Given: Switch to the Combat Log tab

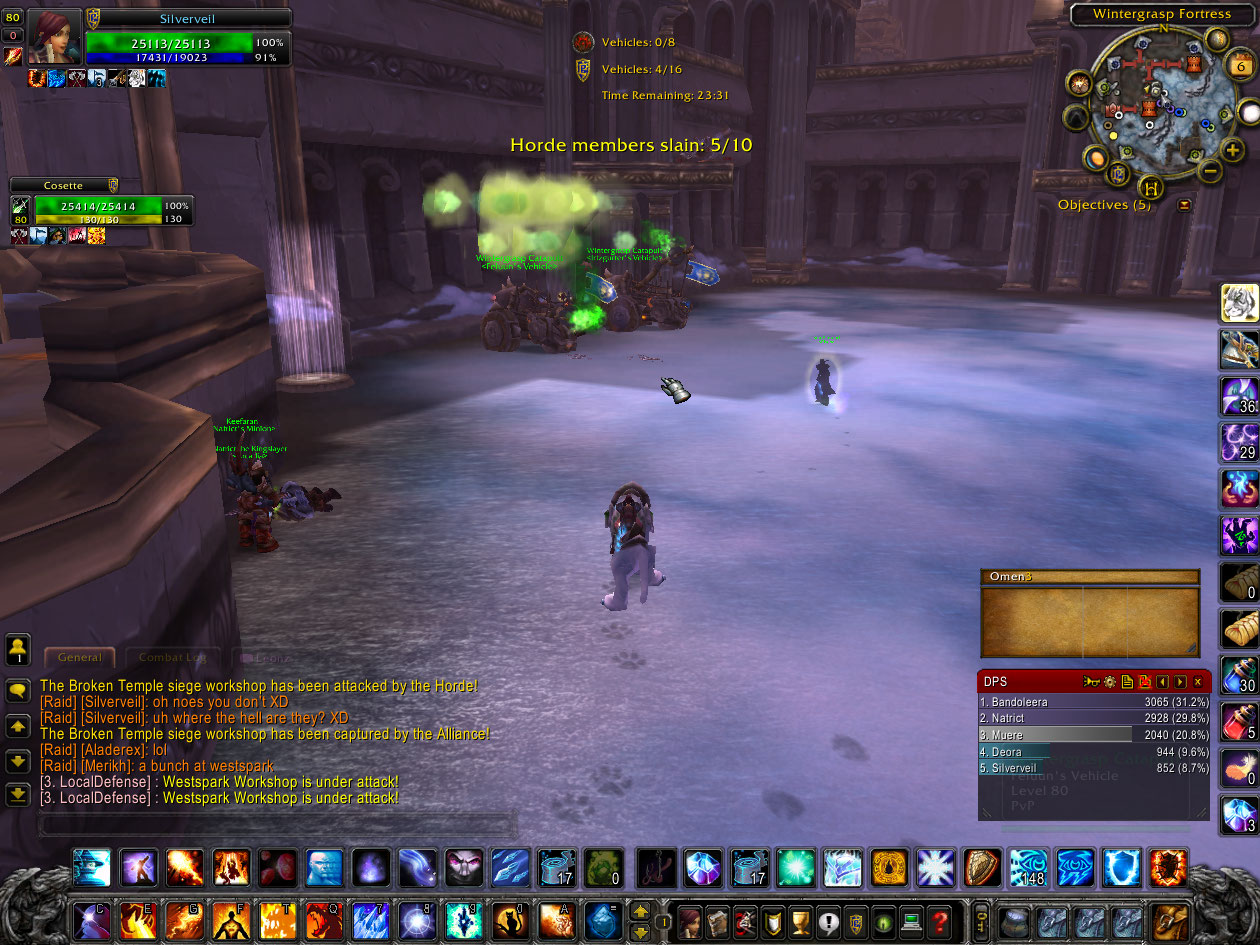Looking at the screenshot, I should pyautogui.click(x=173, y=657).
